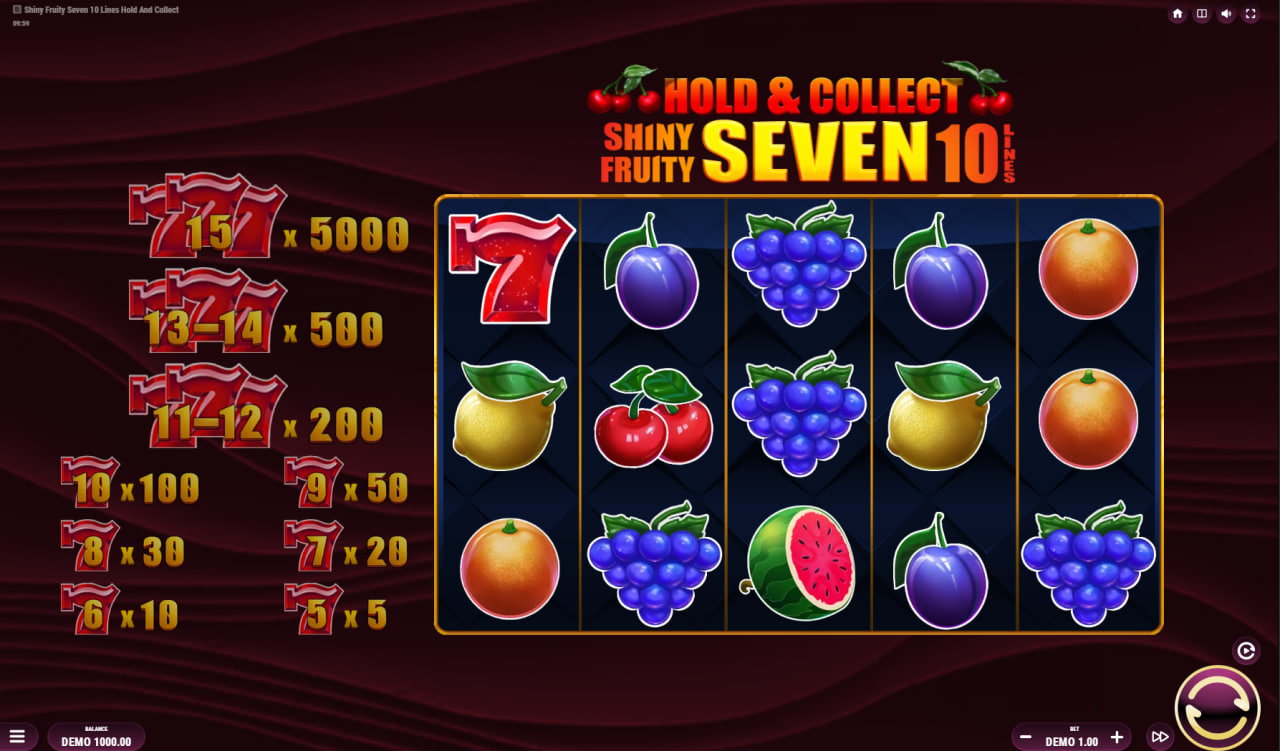Open the paytable book icon
The width and height of the screenshot is (1280, 751).
pos(1200,14)
